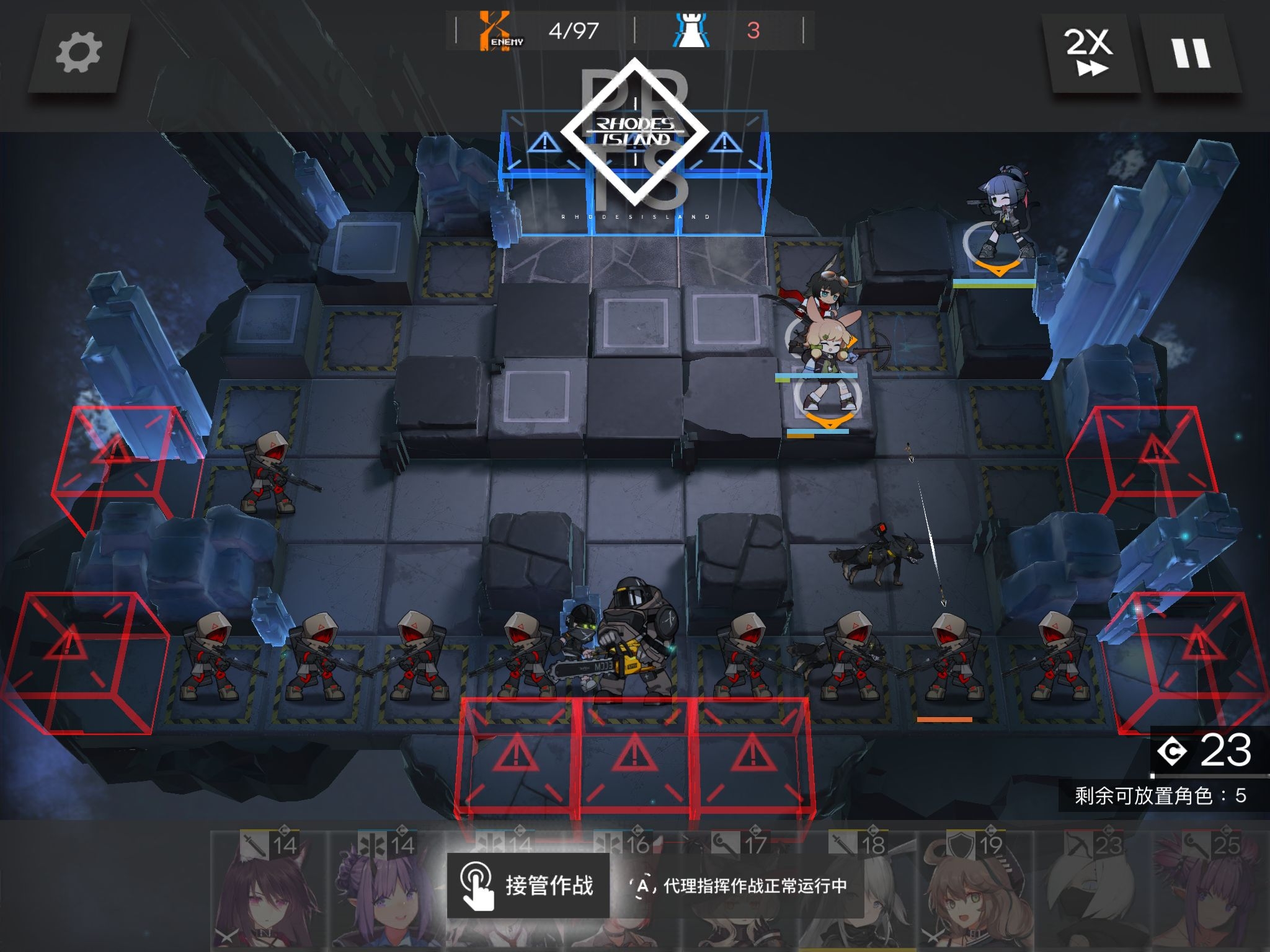Screen dimensions: 1270x952
Task: Toggle the 2X battle speed button
Action: 1089,53
